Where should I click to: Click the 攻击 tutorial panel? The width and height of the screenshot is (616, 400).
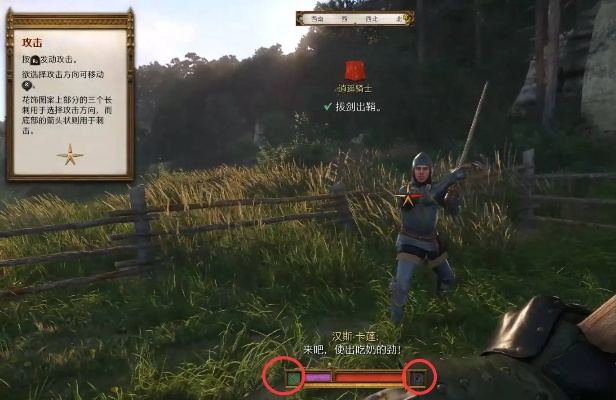tap(70, 95)
